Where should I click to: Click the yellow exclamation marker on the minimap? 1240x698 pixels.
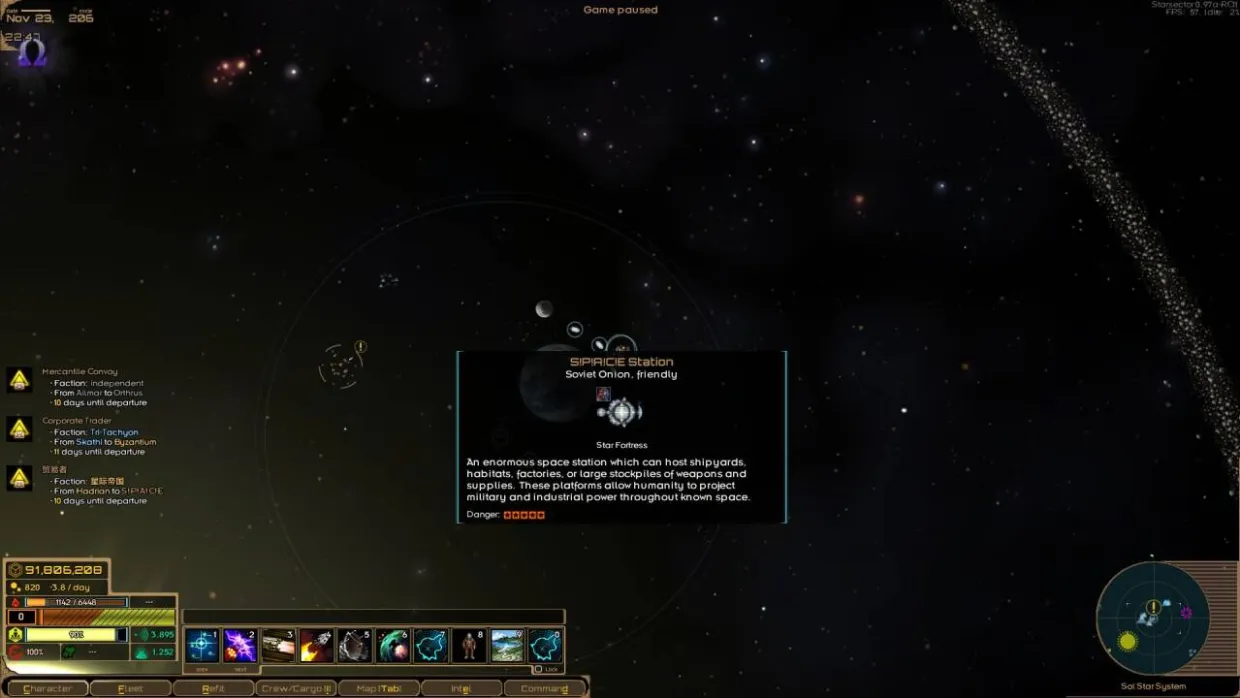1153,607
